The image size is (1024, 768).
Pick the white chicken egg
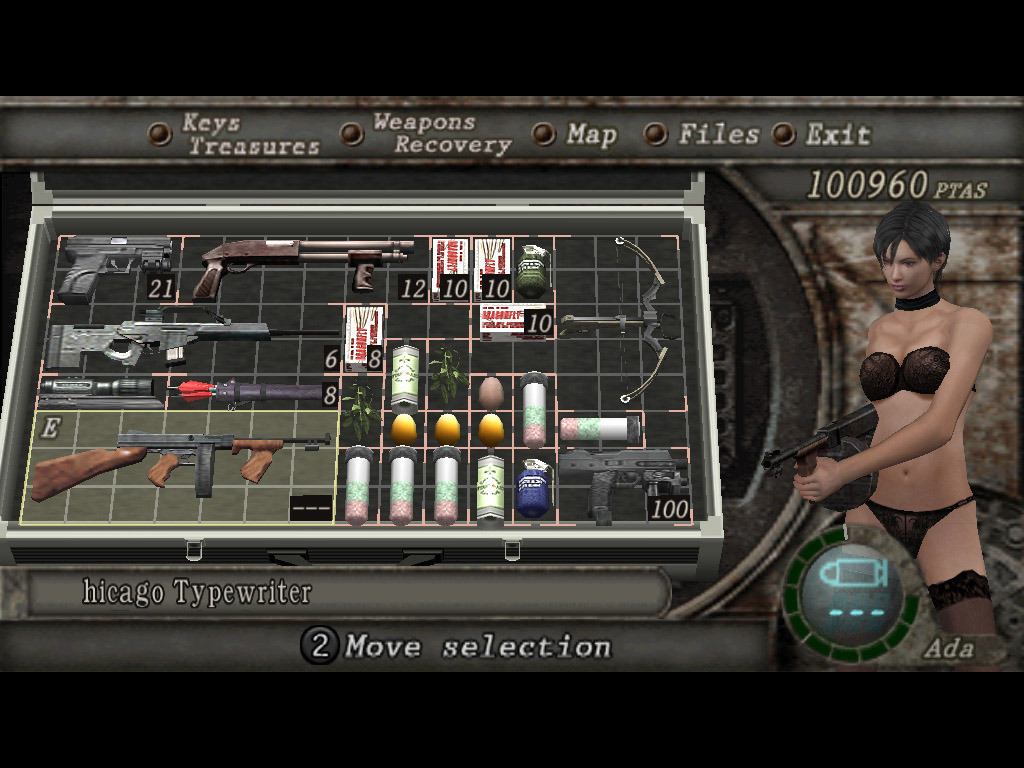(x=491, y=390)
